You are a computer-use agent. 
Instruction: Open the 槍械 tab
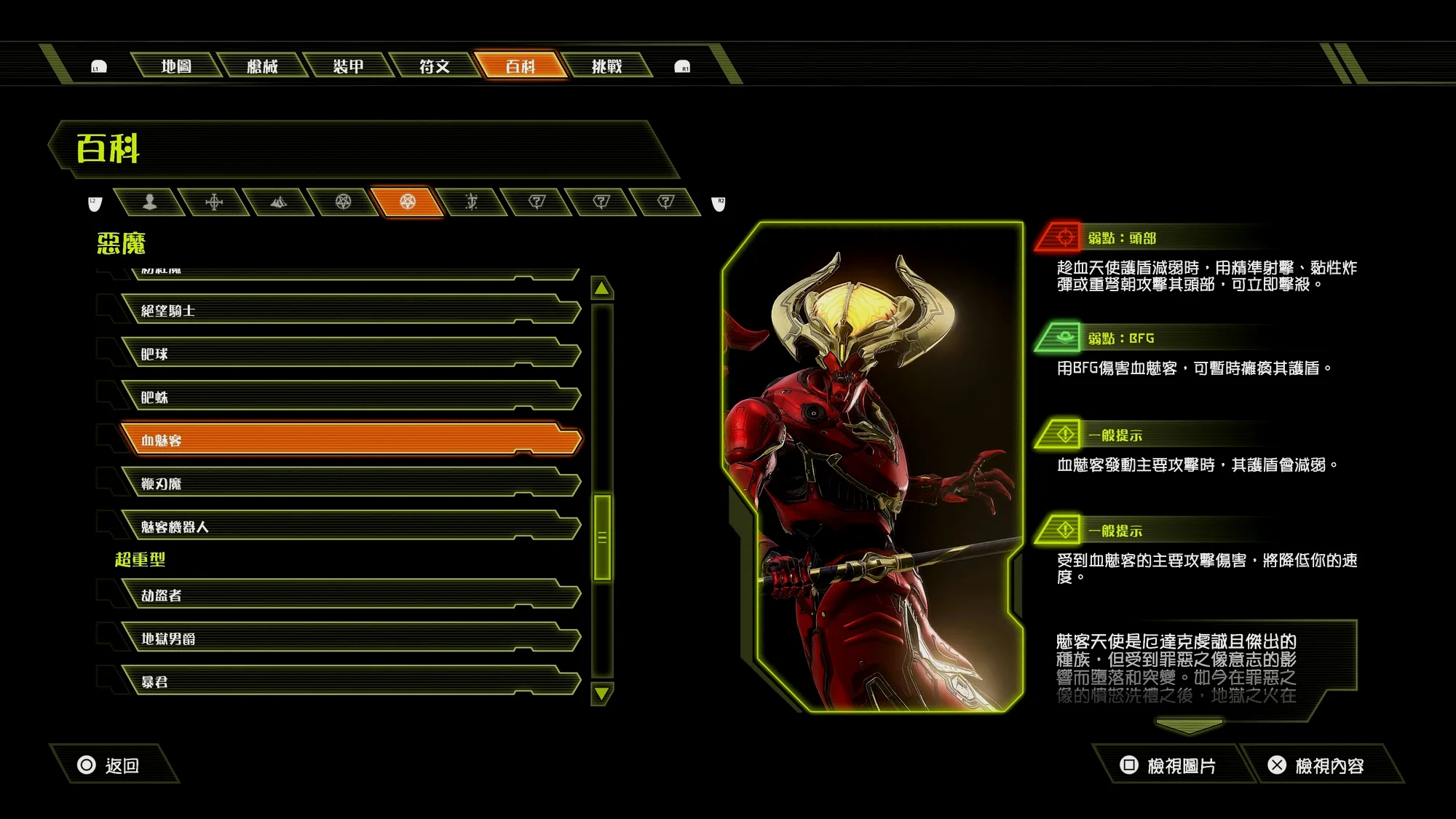[262, 66]
